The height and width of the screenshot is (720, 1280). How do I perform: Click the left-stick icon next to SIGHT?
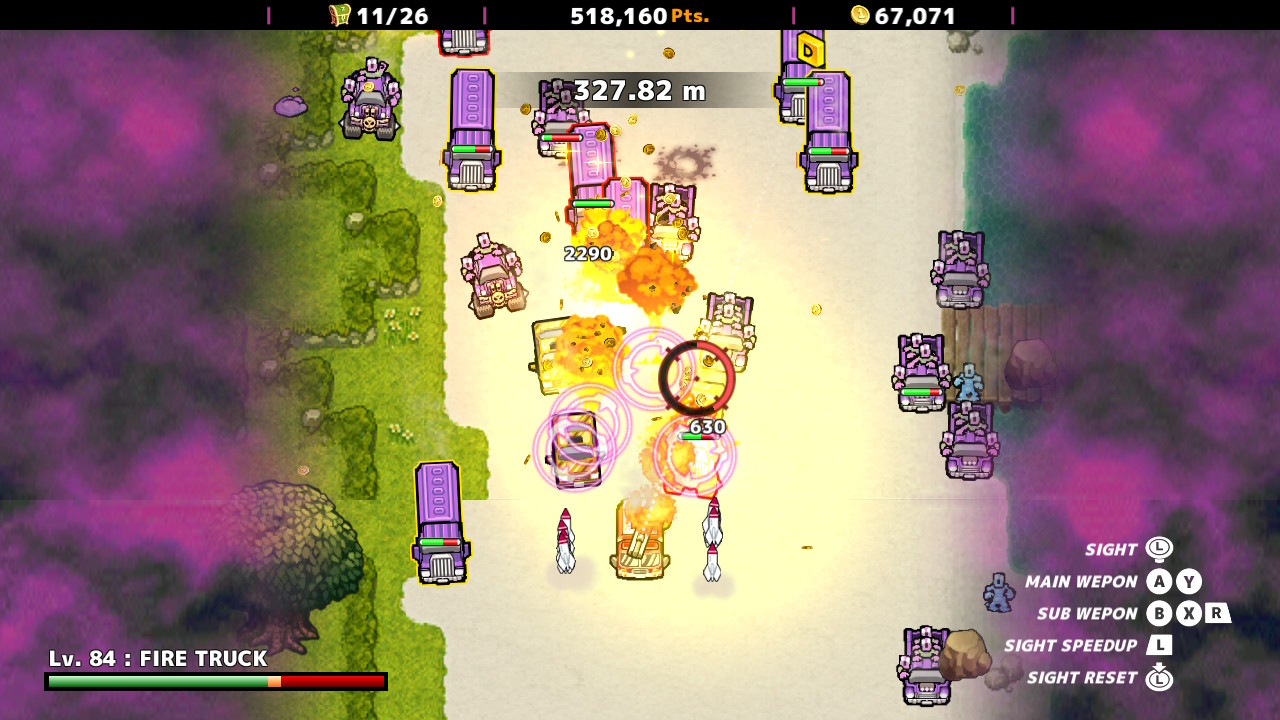1160,549
